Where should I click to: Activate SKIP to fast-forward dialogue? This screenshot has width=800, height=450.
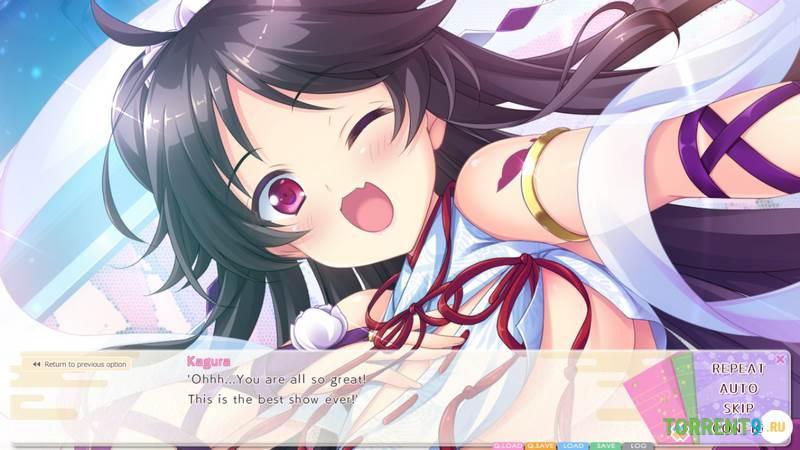pos(738,409)
